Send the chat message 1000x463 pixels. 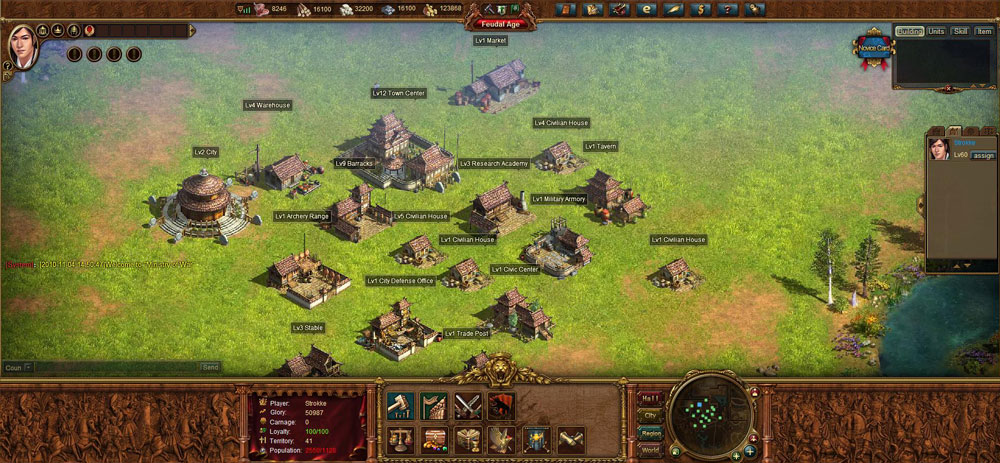(x=210, y=367)
